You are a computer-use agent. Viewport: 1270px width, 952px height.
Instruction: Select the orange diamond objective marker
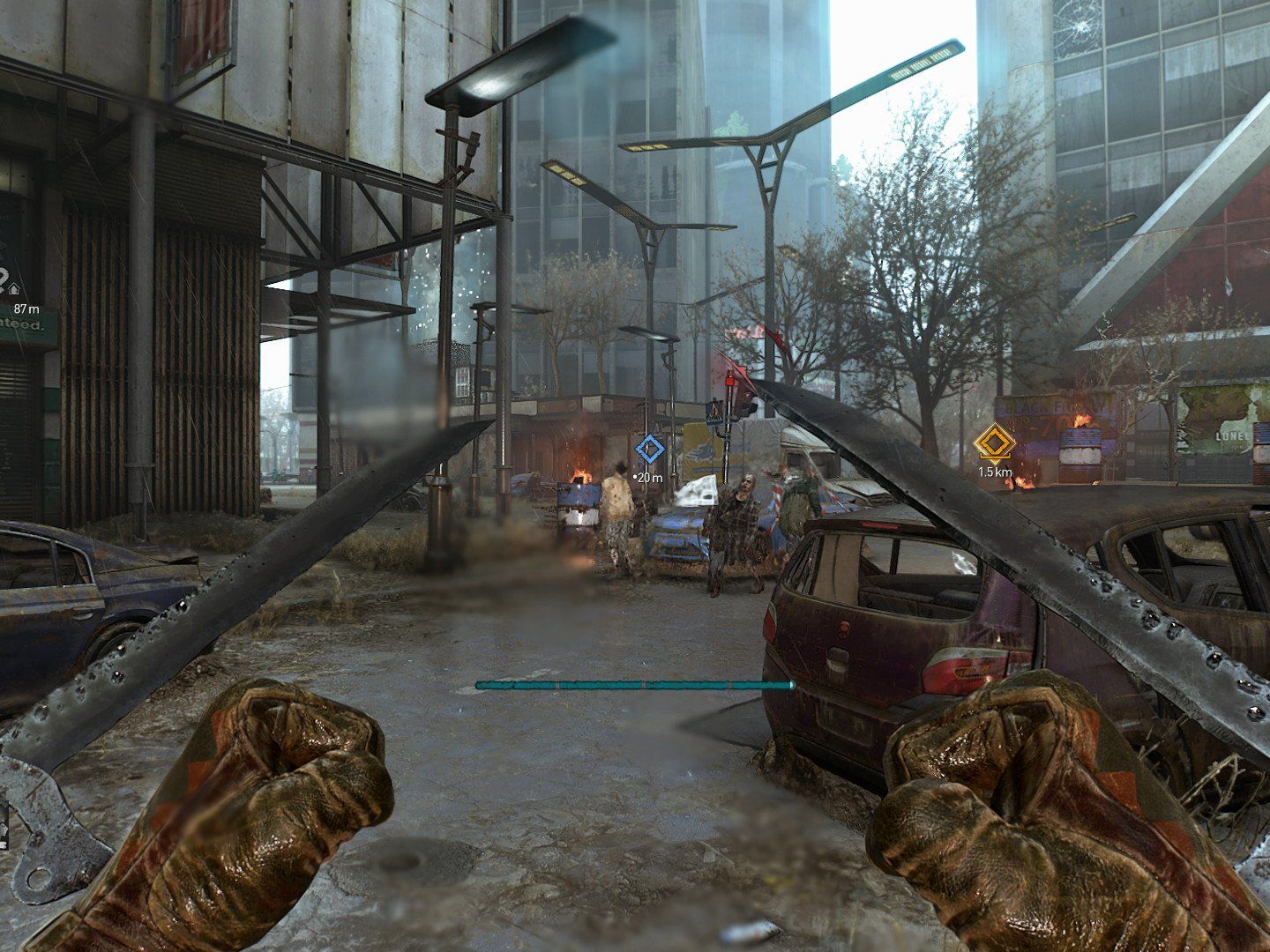click(994, 442)
